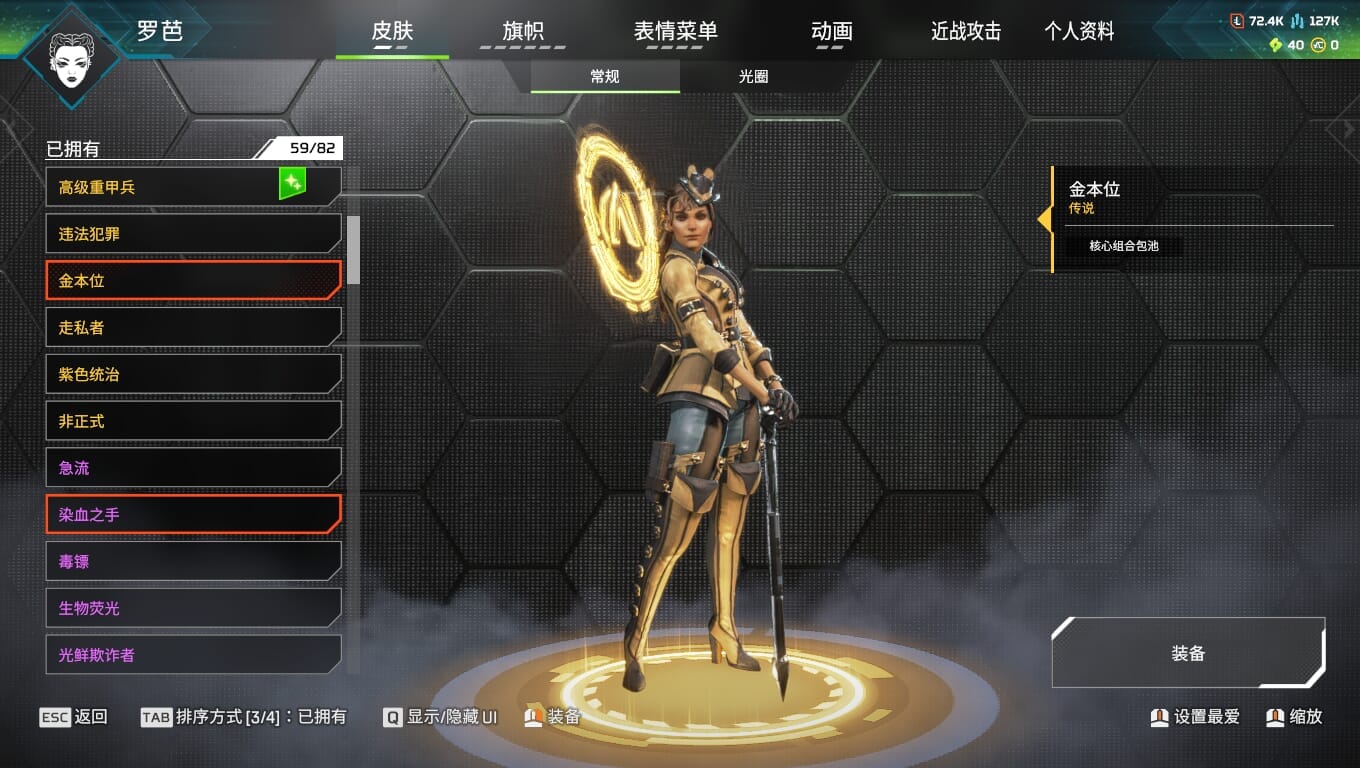Choose the 生物荧光 skin
This screenshot has width=1360, height=768.
coord(193,608)
